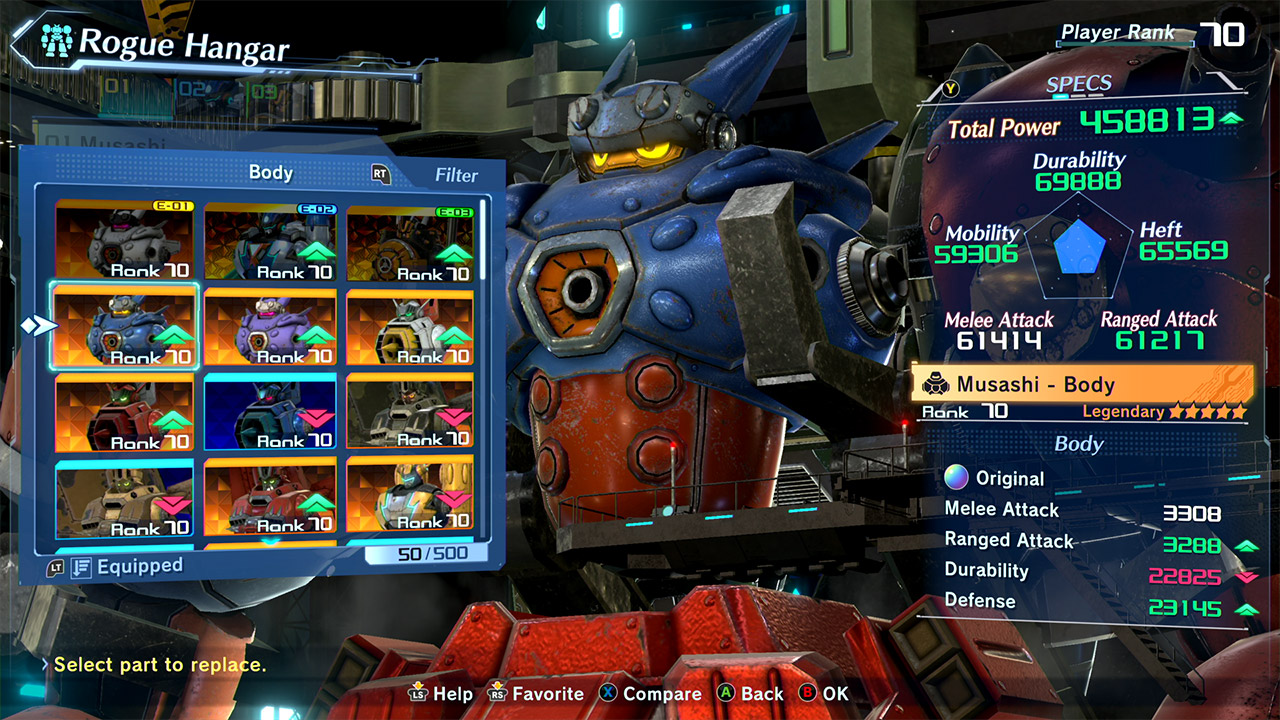Open the Filter tab
The height and width of the screenshot is (720, 1280).
(x=456, y=176)
